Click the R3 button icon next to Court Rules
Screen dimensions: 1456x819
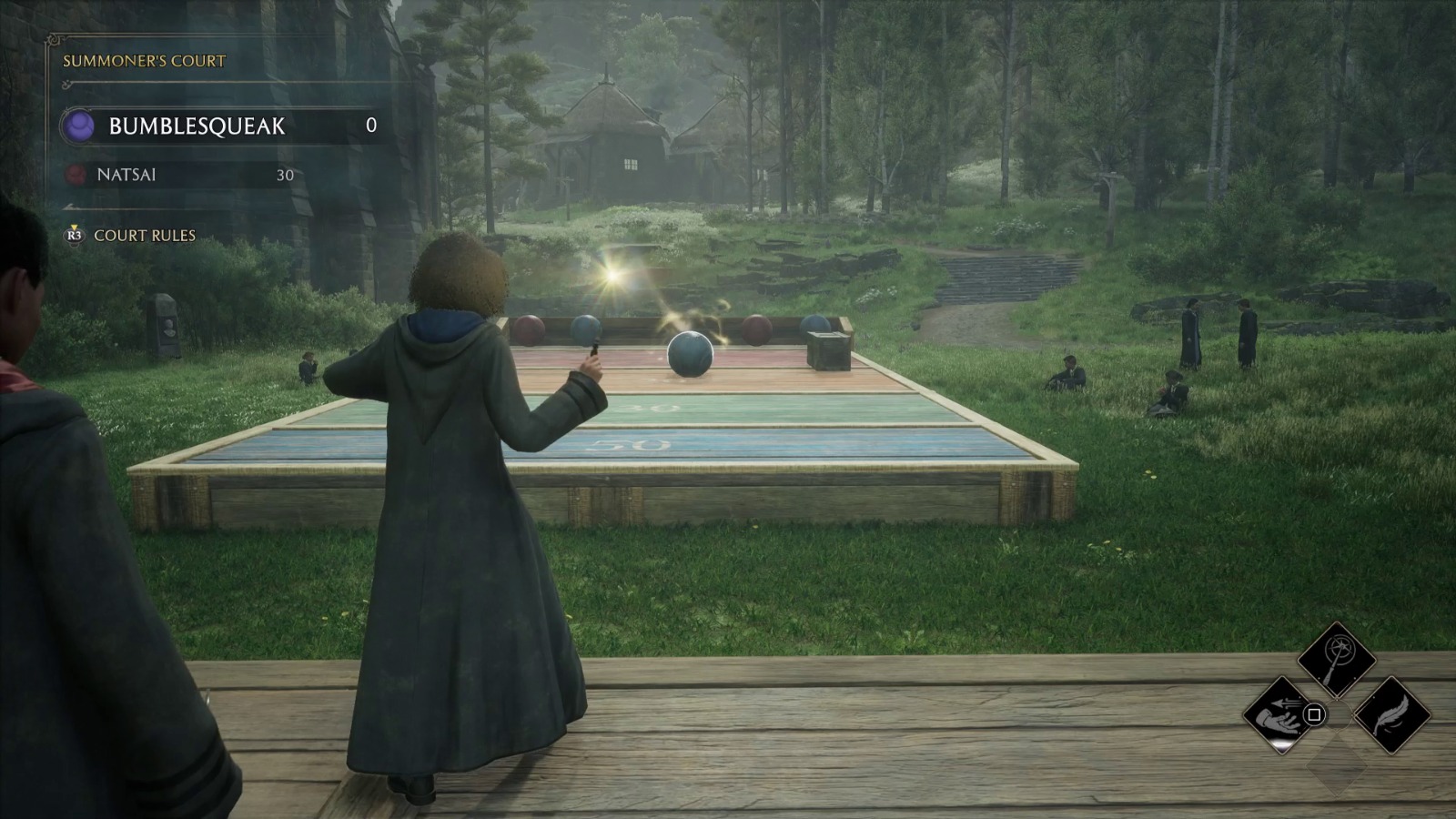(x=74, y=234)
